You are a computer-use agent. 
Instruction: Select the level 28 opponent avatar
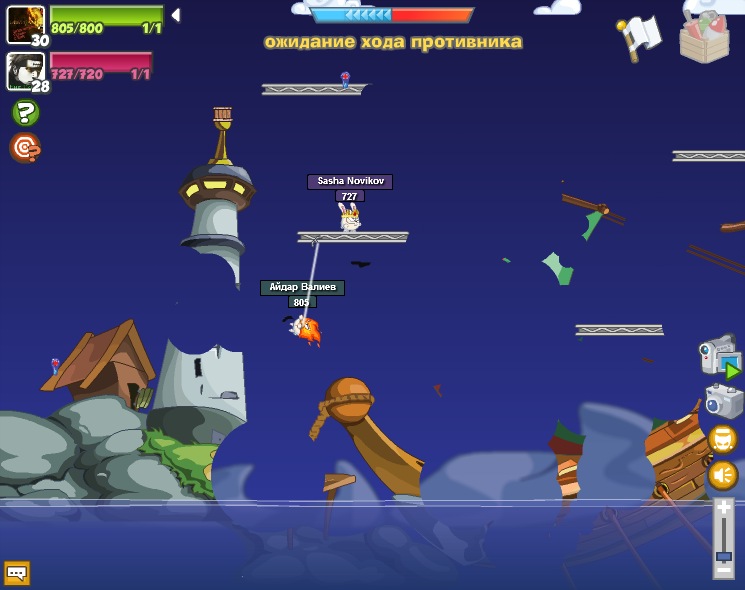[25, 71]
